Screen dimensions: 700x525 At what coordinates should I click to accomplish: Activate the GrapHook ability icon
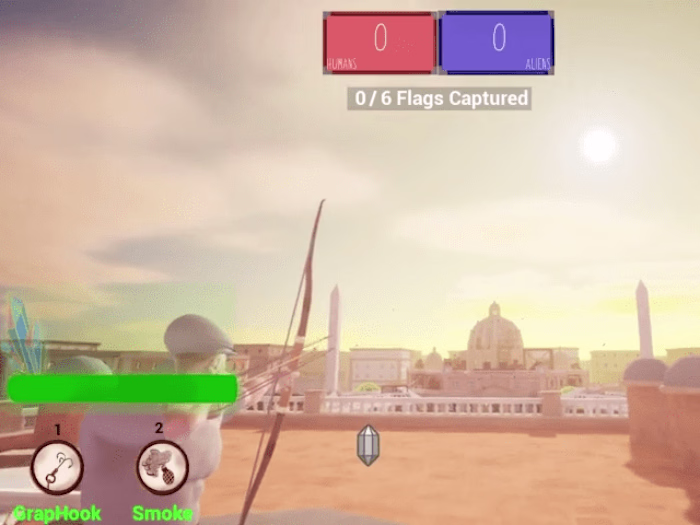[x=57, y=467]
